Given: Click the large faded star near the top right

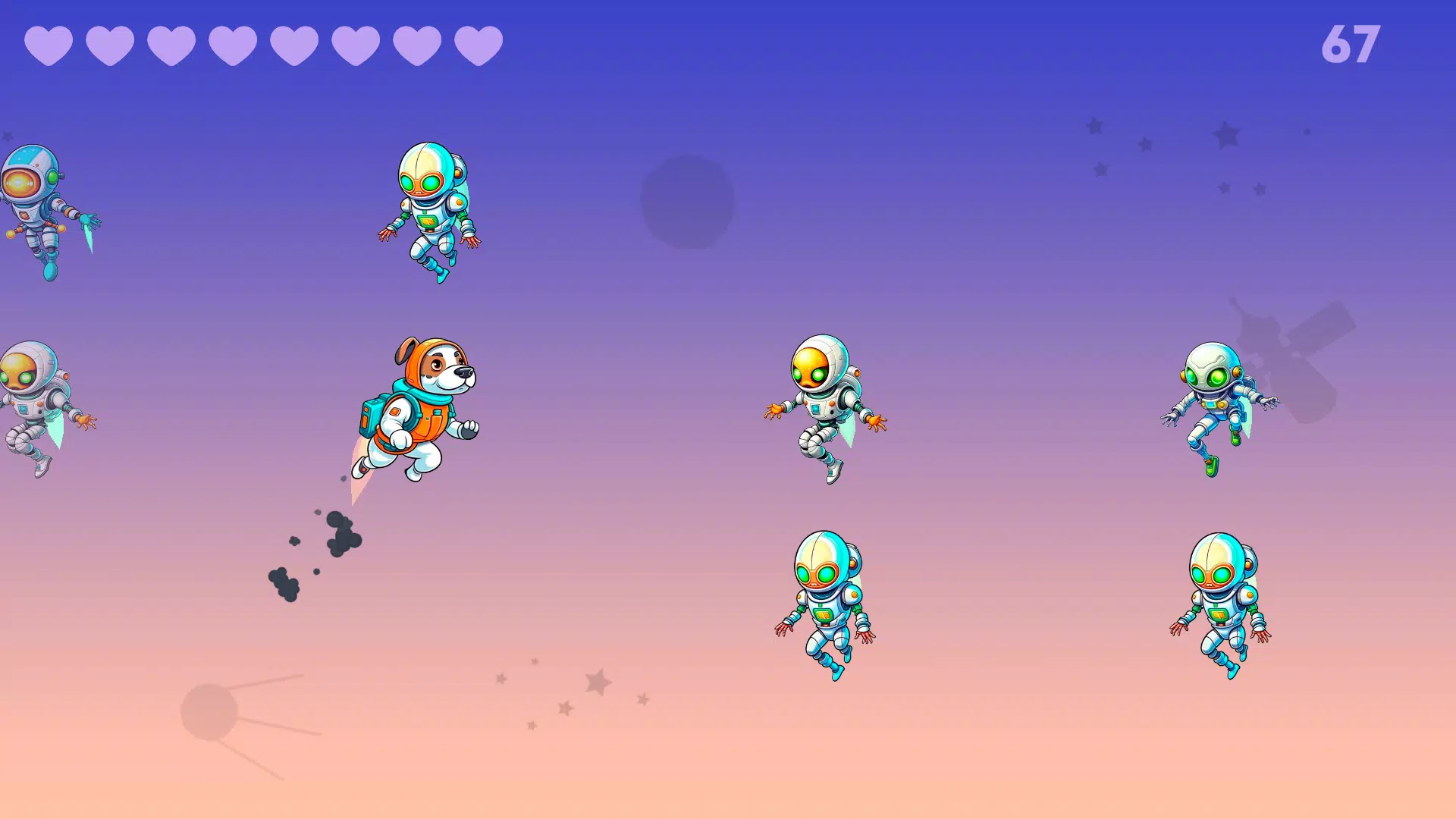Looking at the screenshot, I should (x=1227, y=133).
